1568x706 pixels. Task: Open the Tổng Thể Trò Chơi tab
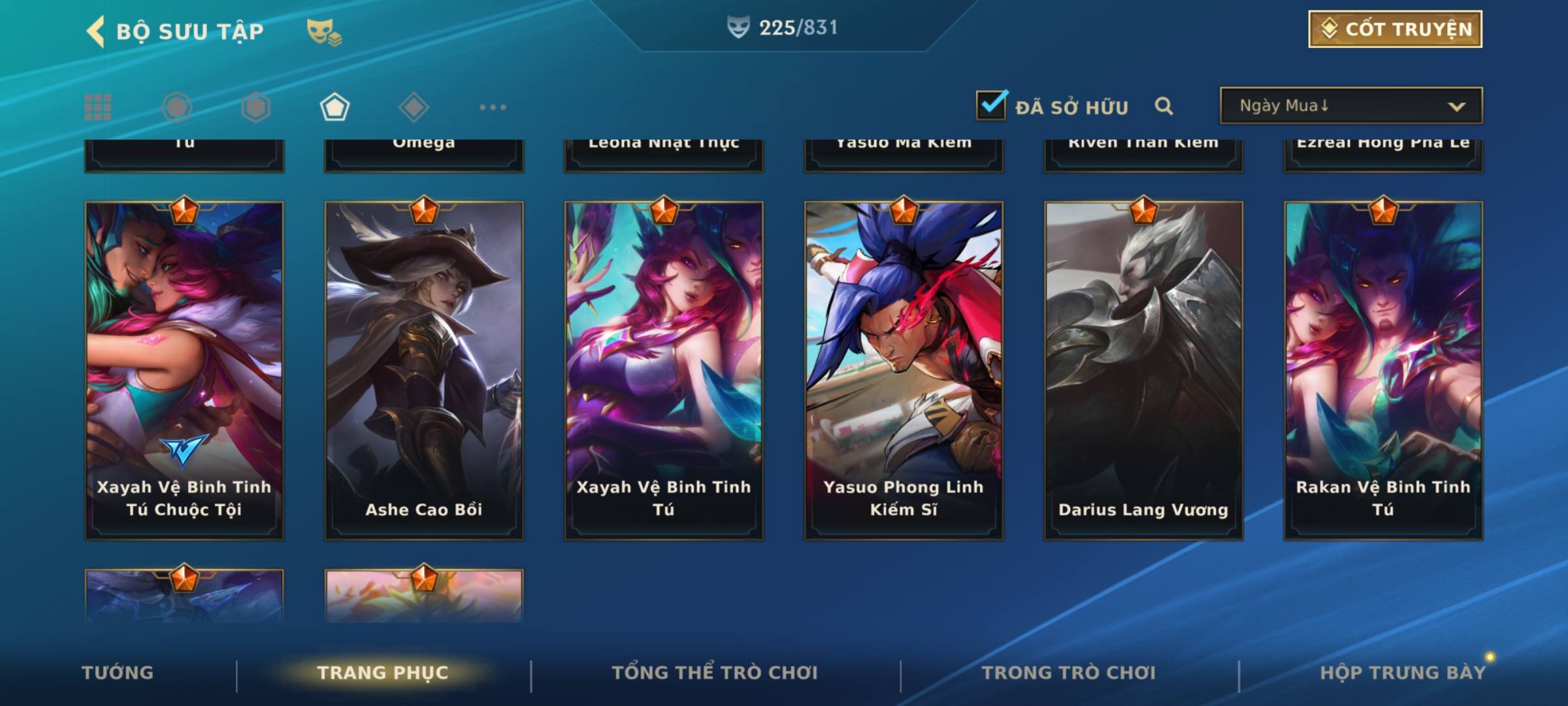pyautogui.click(x=715, y=673)
